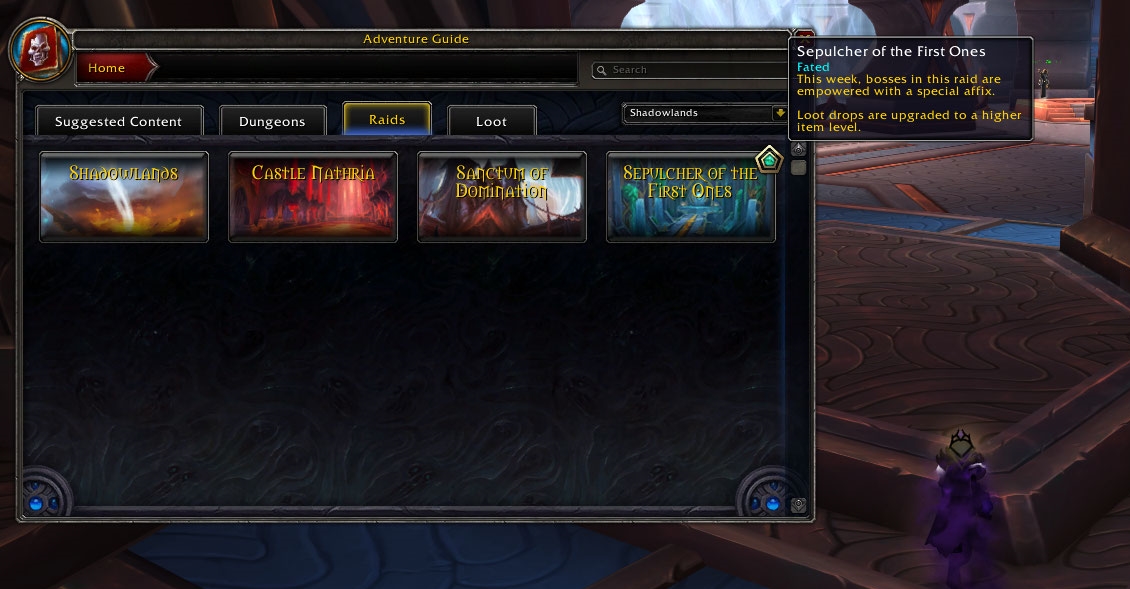Show the Loot tab
The width and height of the screenshot is (1130, 589).
coord(491,121)
